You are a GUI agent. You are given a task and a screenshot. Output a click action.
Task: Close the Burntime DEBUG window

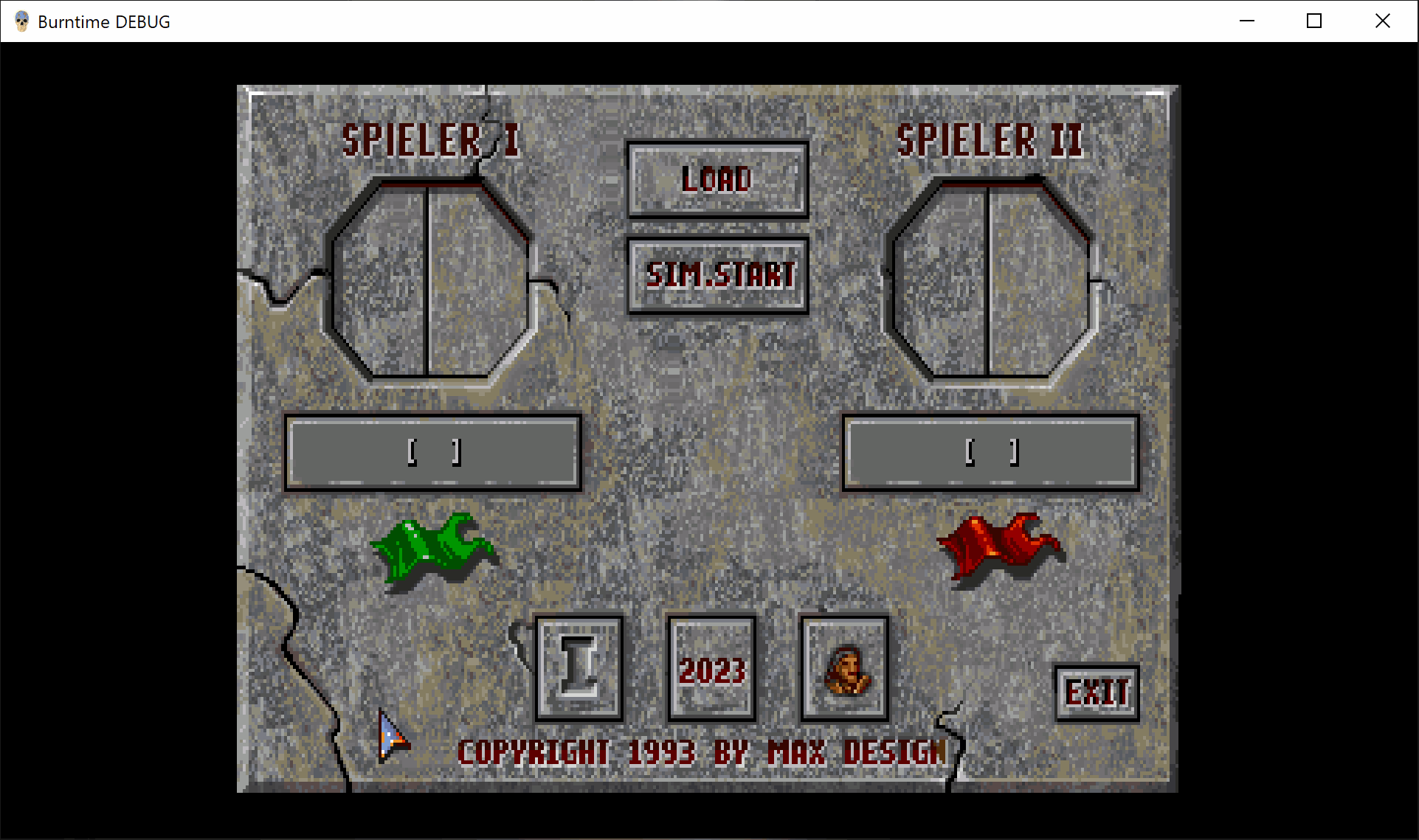pos(1383,21)
